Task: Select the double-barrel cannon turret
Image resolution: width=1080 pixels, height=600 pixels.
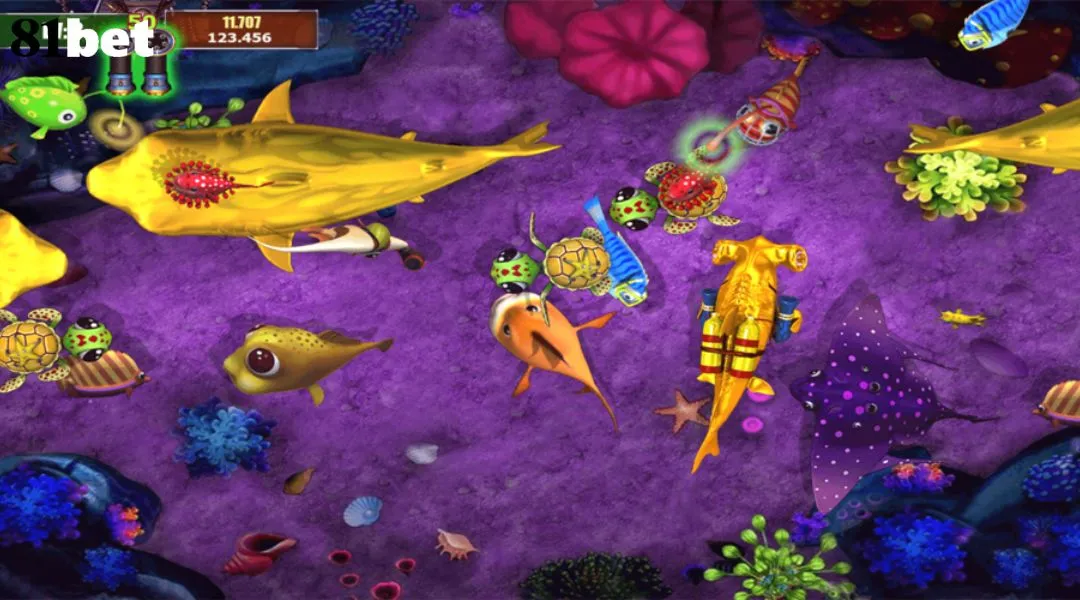Action: 139,66
